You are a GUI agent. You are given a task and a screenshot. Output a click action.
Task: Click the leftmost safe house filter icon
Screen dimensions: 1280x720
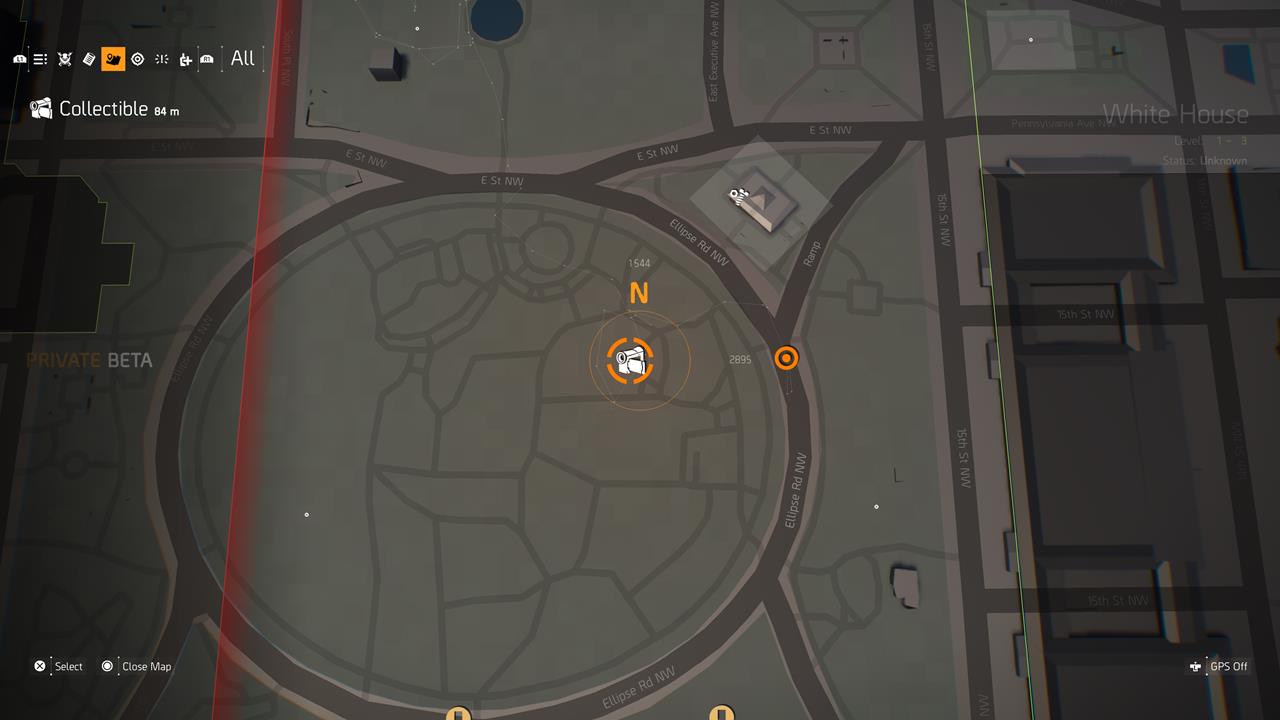pyautogui.click(x=20, y=58)
